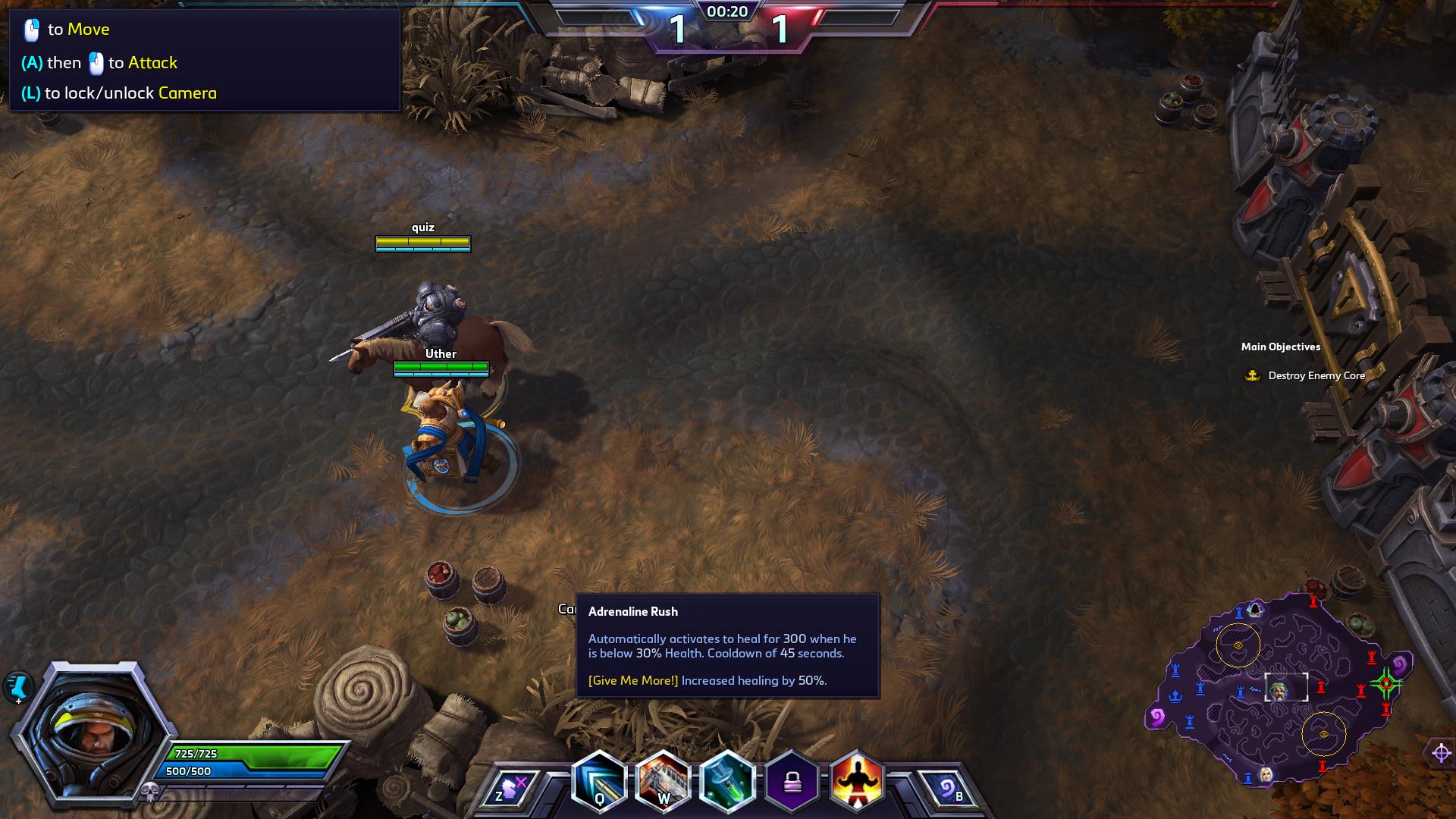This screenshot has height=819, width=1456.
Task: Click the locked heroic ability slot
Action: pos(792,783)
